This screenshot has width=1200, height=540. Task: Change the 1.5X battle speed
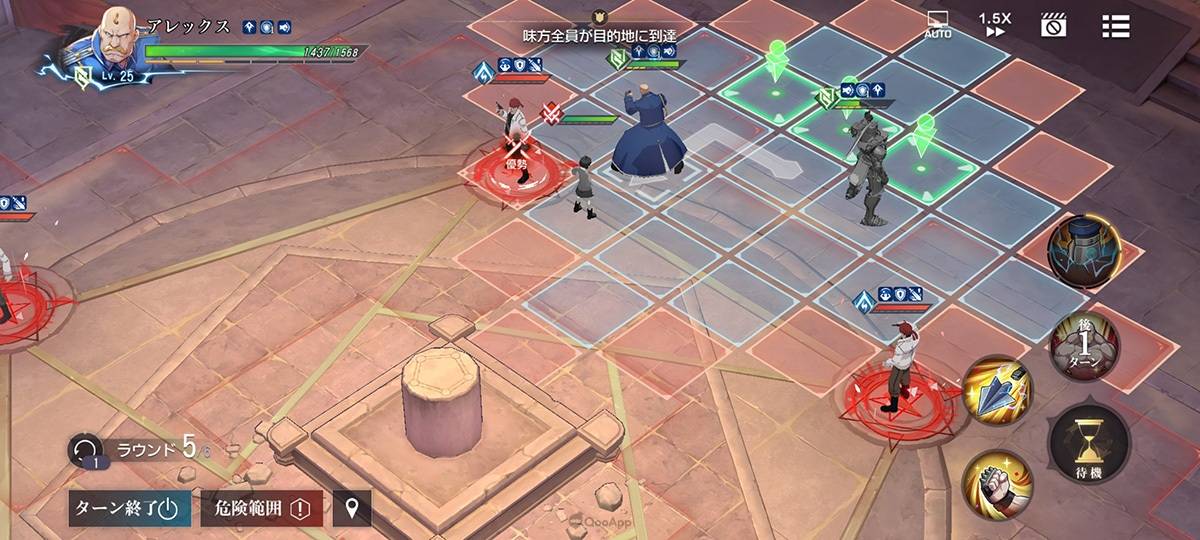coord(994,25)
